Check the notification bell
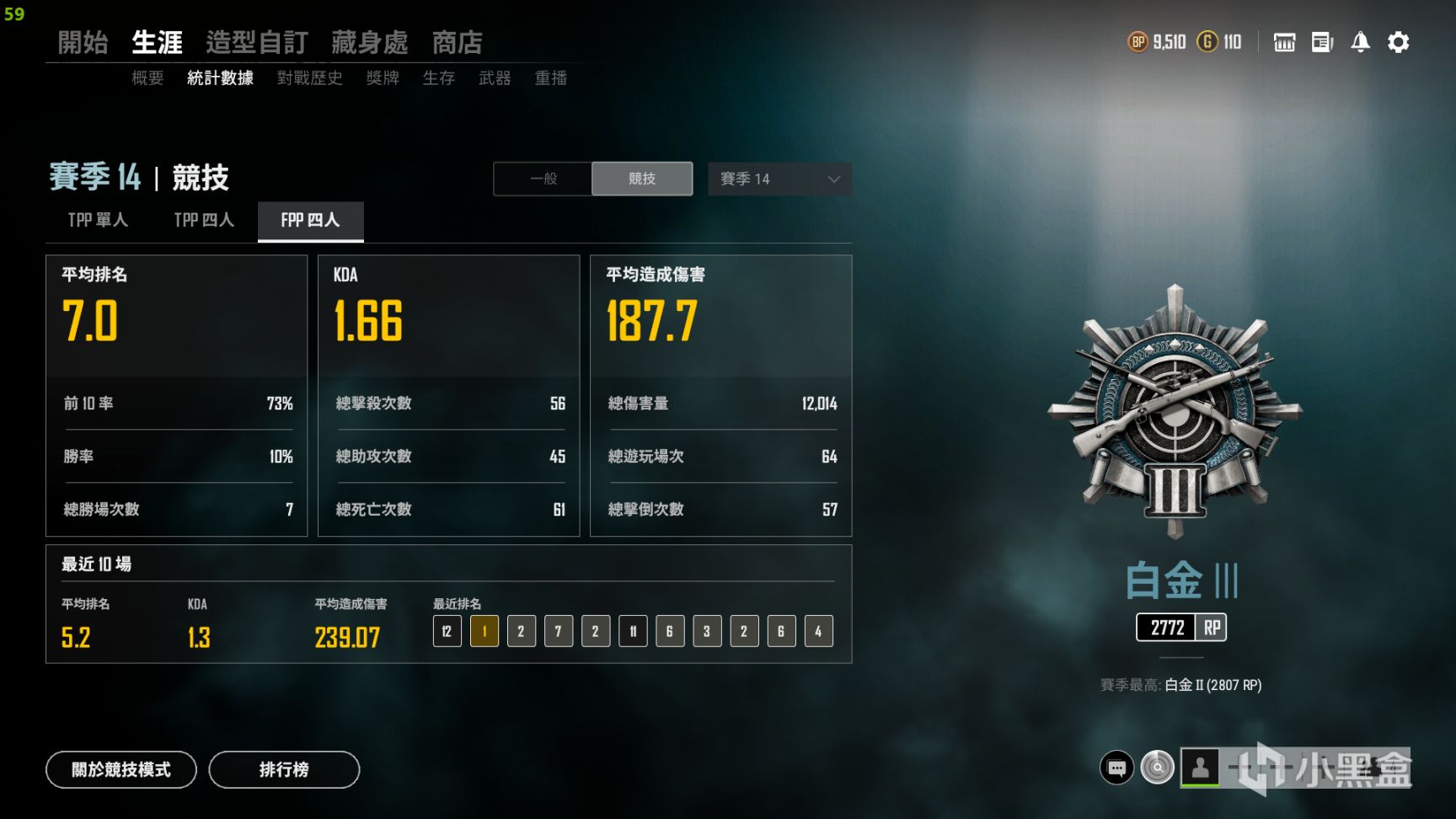The width and height of the screenshot is (1456, 819). coord(1360,42)
